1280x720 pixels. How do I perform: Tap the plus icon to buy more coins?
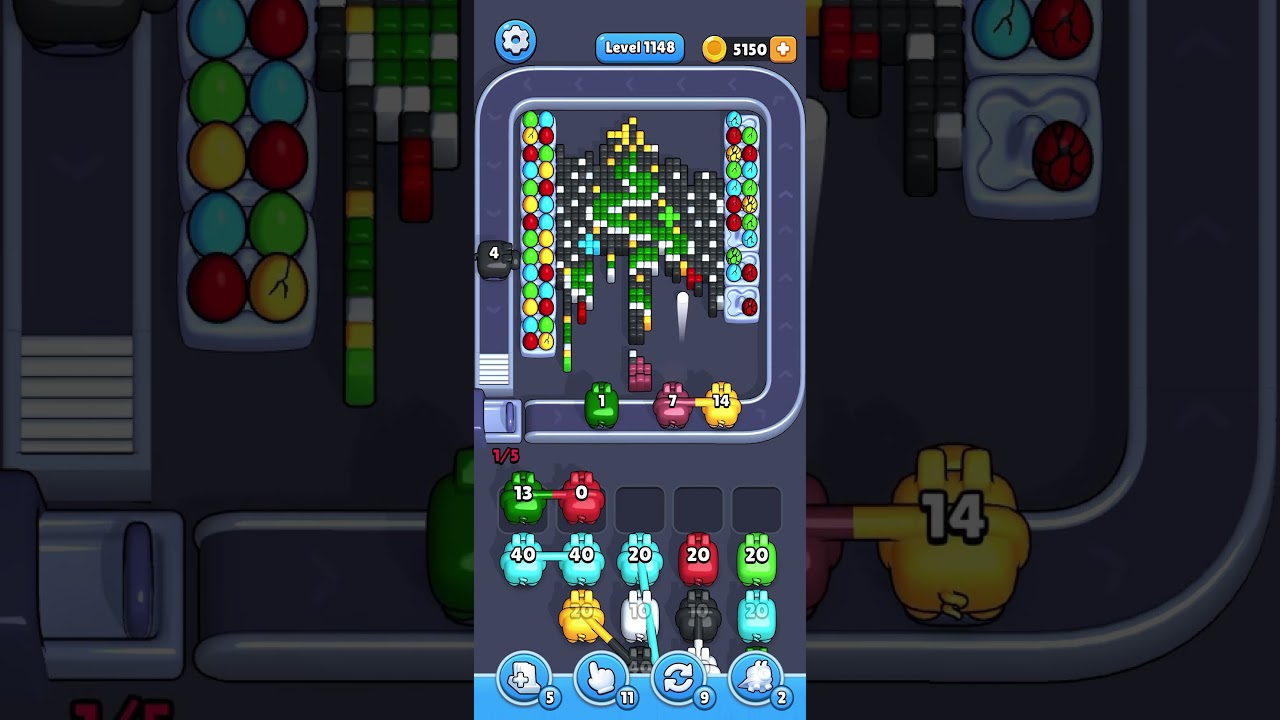[783, 48]
